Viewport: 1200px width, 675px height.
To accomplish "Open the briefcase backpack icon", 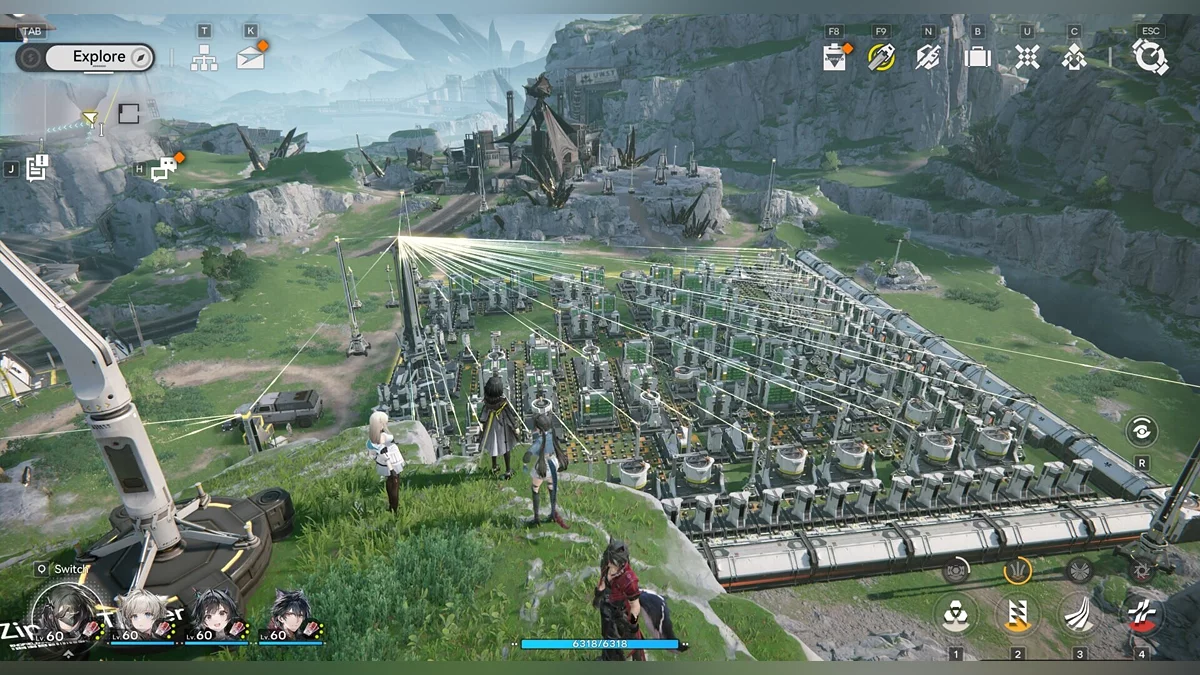I will 977,57.
